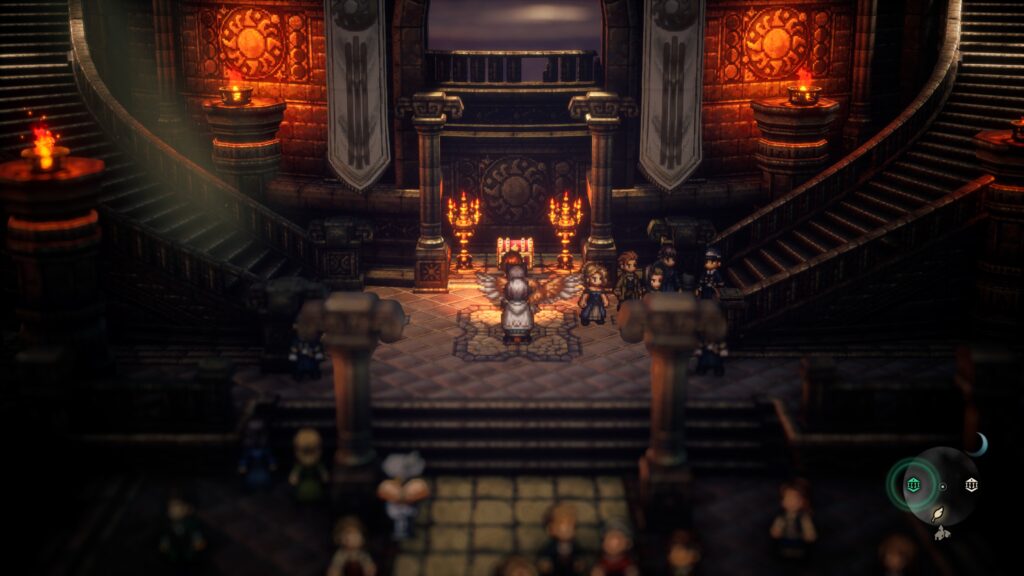The height and width of the screenshot is (576, 1024).
Task: Select the small house marker below minimap
Action: click(939, 533)
